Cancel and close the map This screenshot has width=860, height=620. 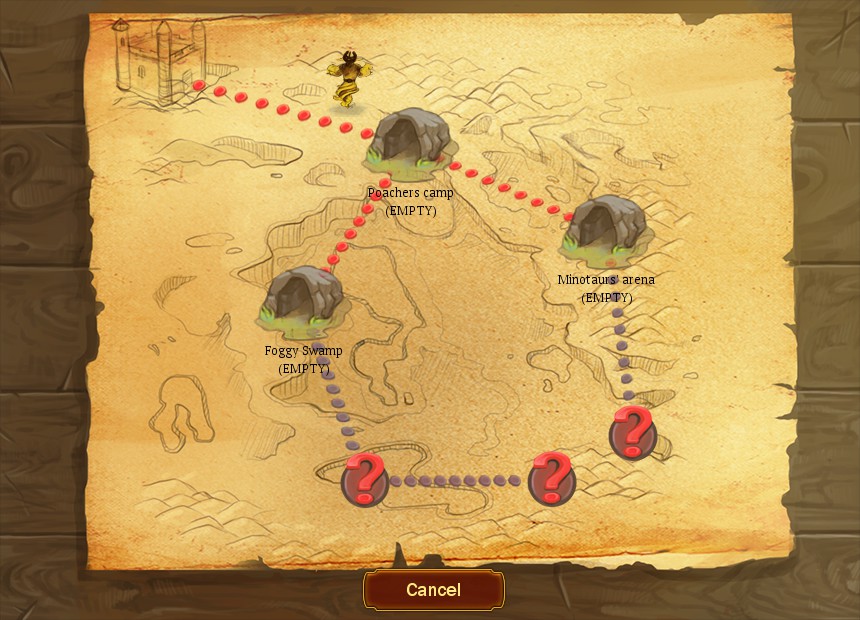coord(433,590)
